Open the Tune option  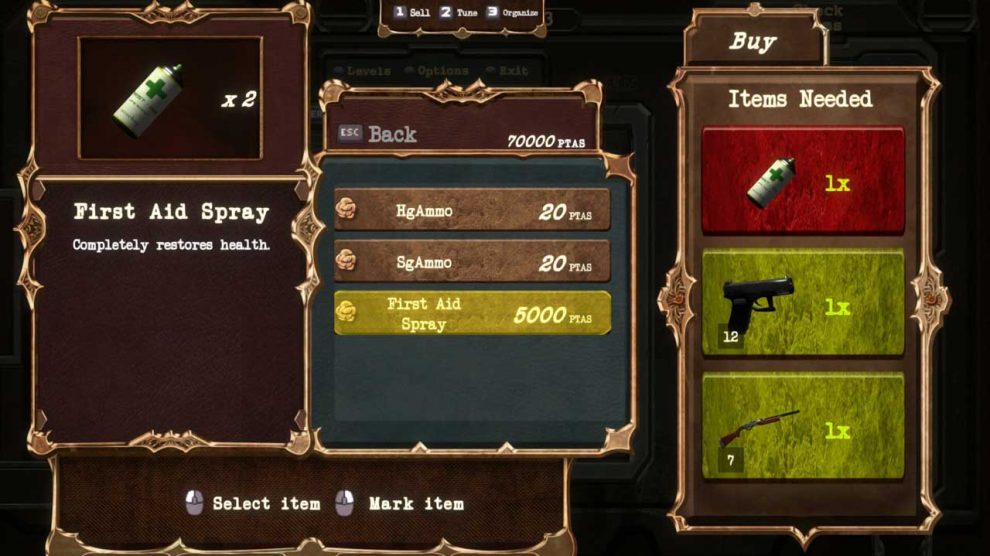click(x=458, y=13)
